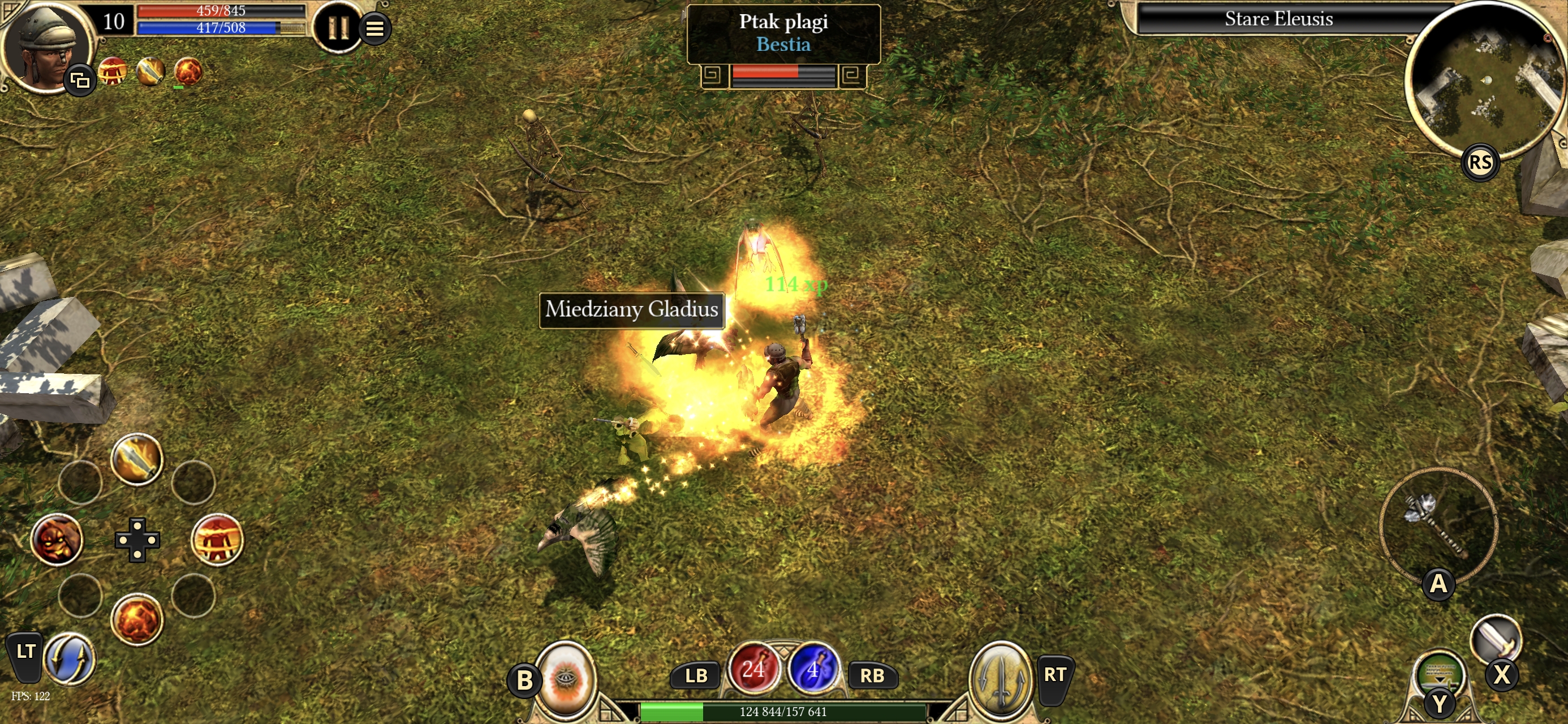
Task: Select the d-pad center cross
Action: tap(137, 540)
